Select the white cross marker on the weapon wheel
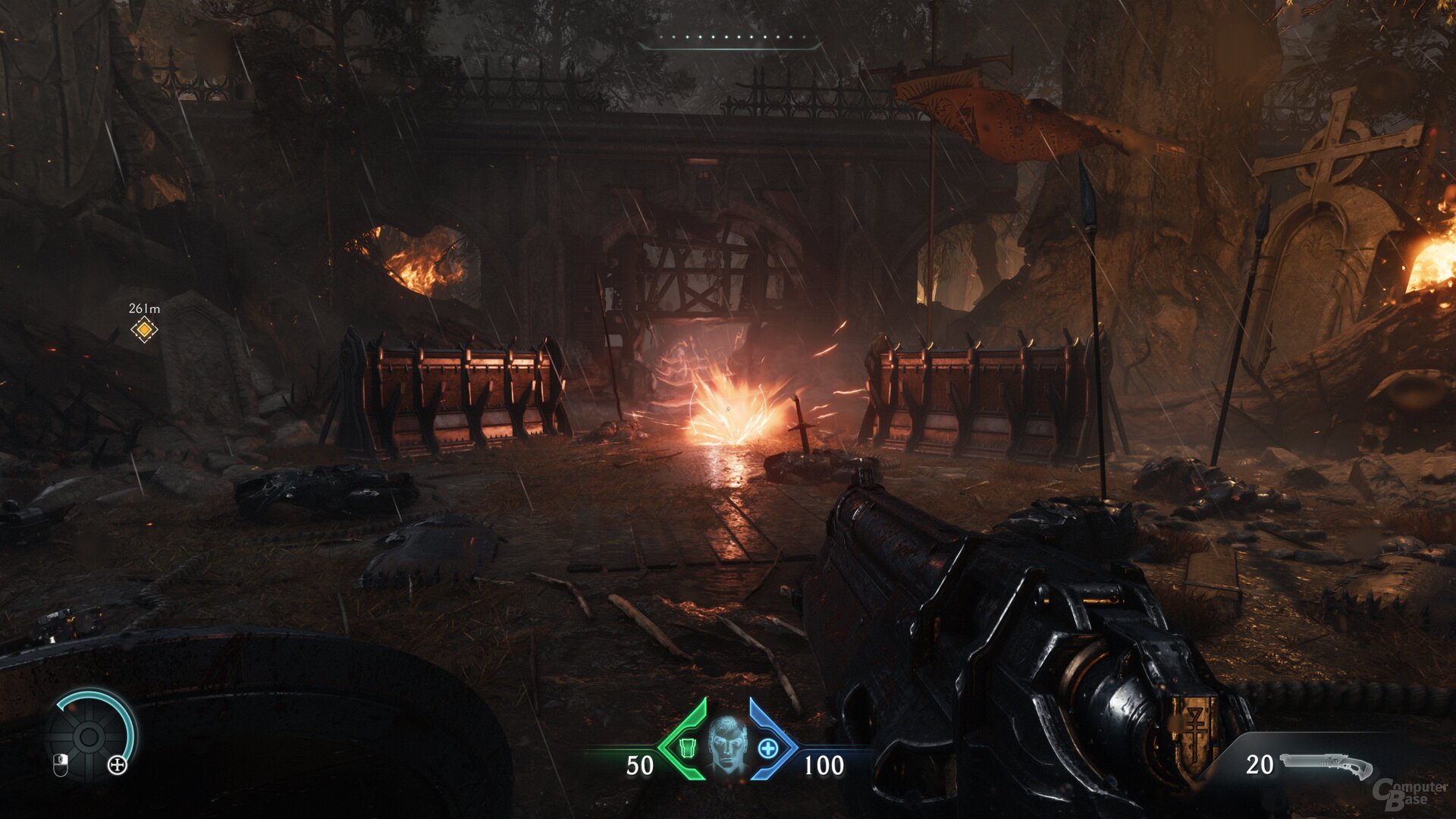 [117, 766]
